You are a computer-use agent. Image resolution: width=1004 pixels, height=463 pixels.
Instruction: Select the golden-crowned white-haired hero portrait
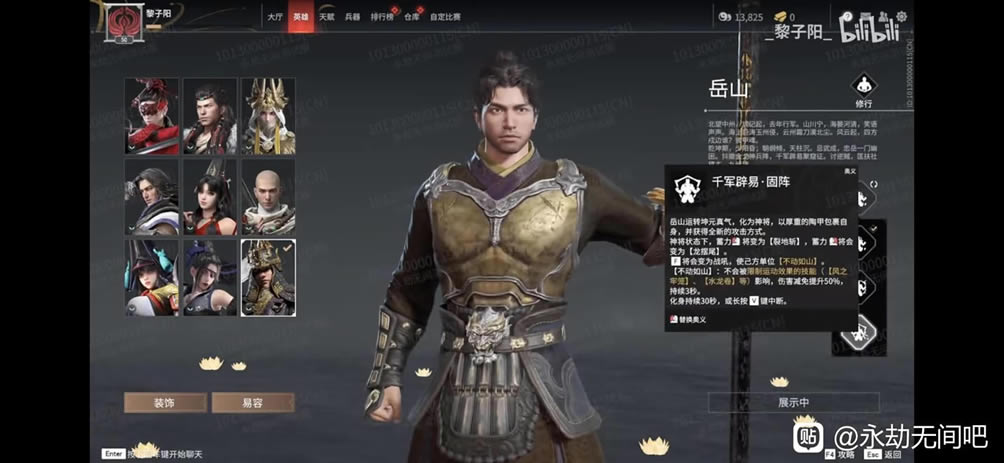tap(268, 116)
